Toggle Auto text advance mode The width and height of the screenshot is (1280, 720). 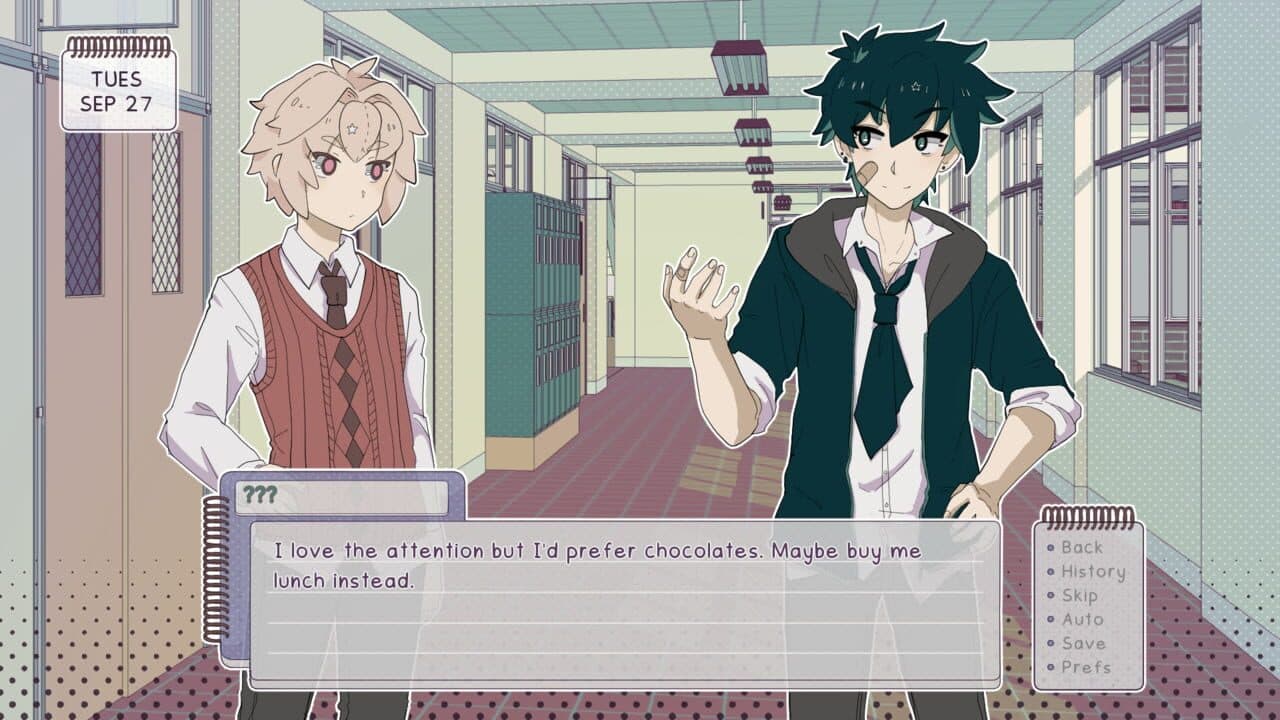1084,619
